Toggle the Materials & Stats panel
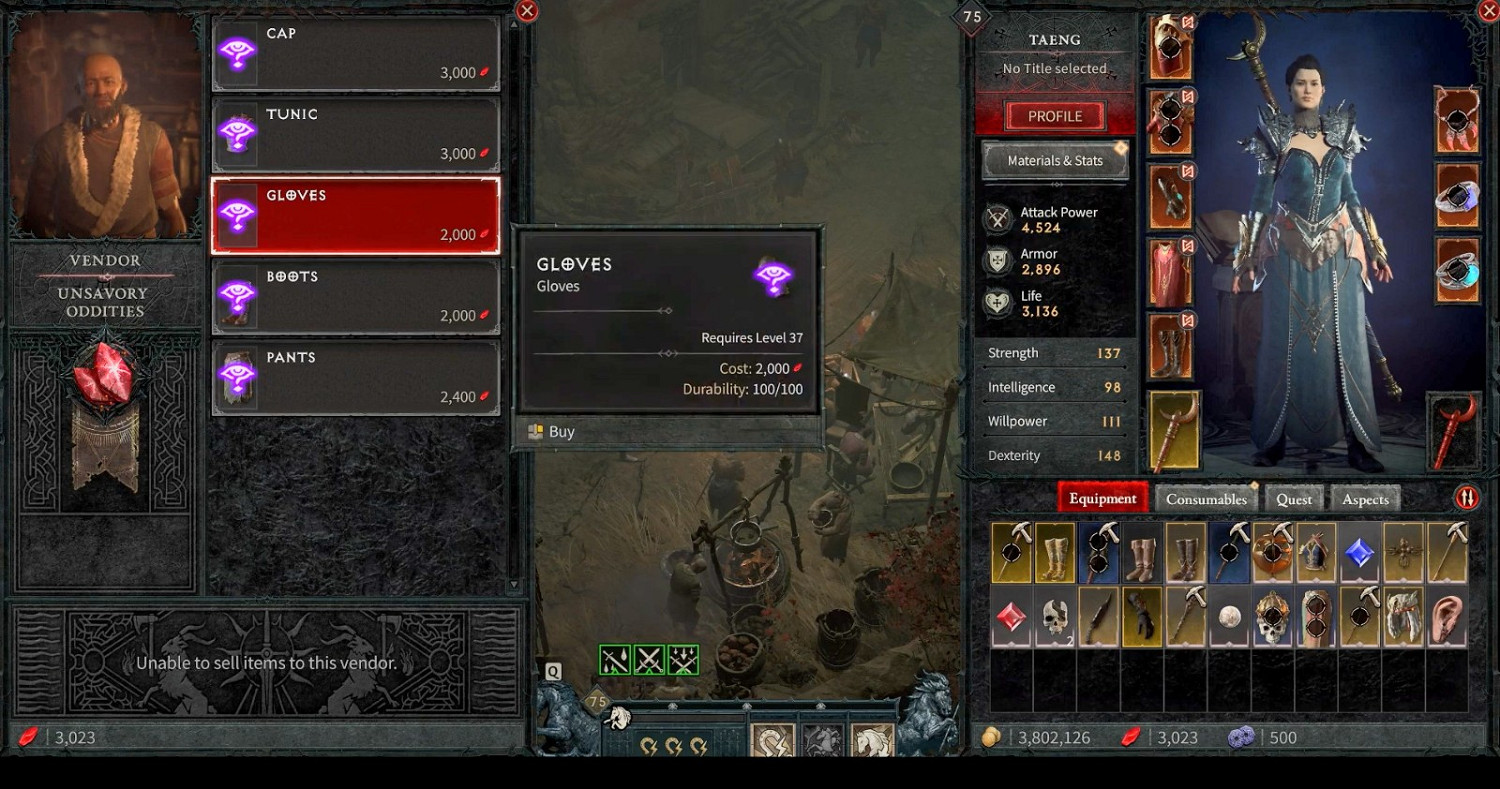The height and width of the screenshot is (789, 1500). 1055,160
